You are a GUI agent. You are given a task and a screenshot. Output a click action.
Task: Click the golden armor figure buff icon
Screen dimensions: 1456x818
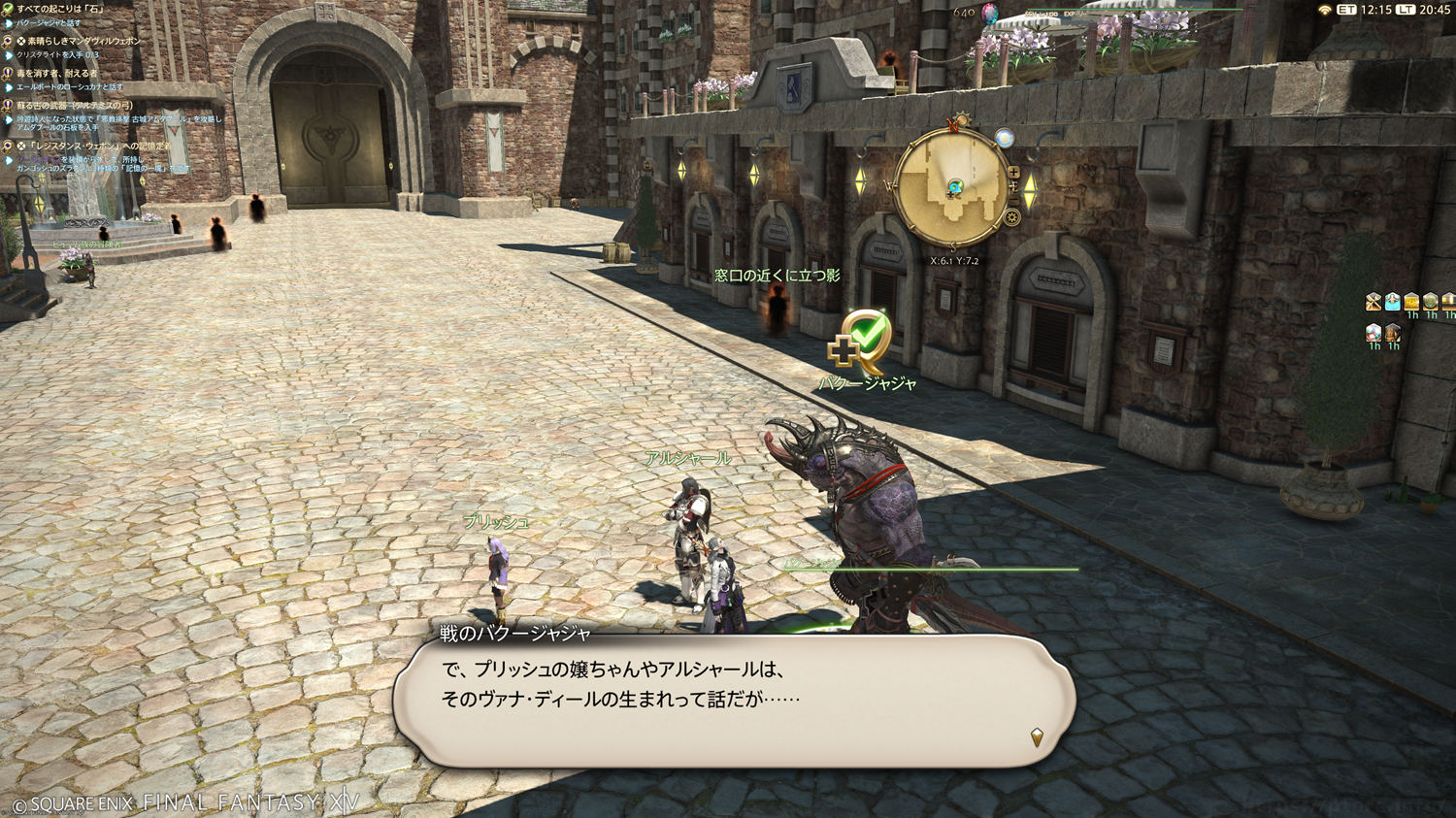click(1393, 334)
